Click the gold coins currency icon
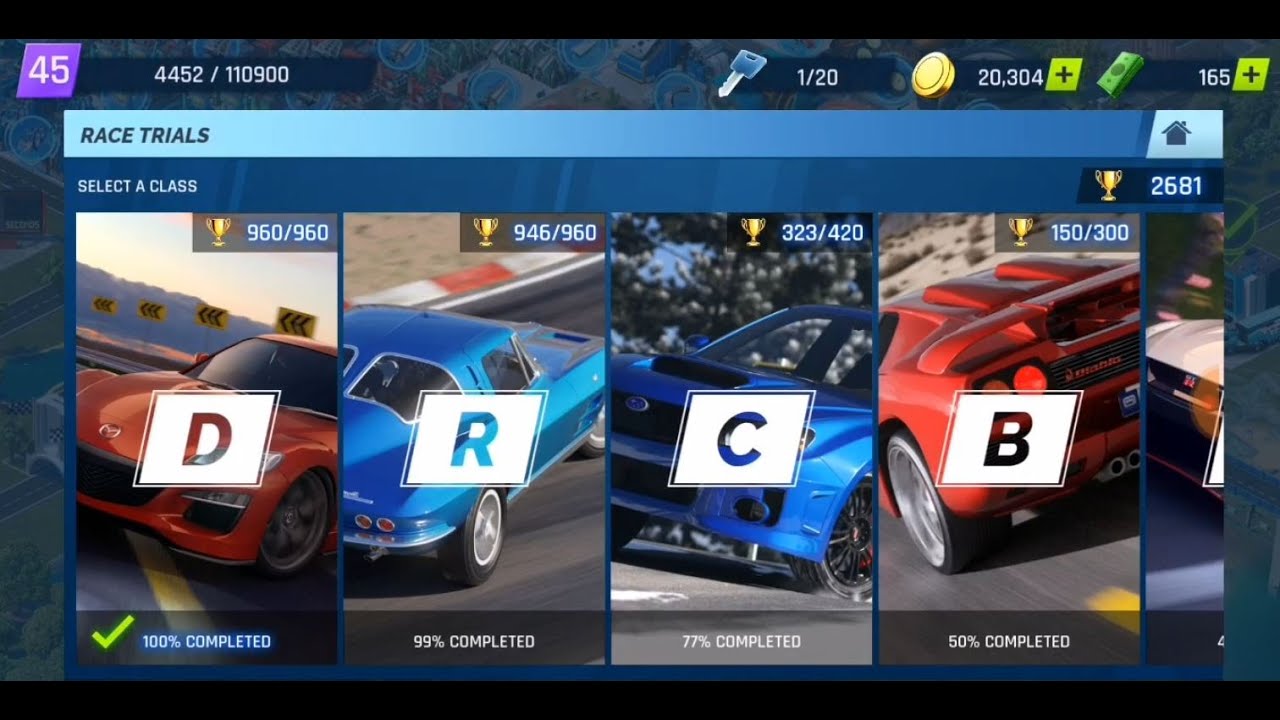The width and height of the screenshot is (1280, 720). point(935,70)
